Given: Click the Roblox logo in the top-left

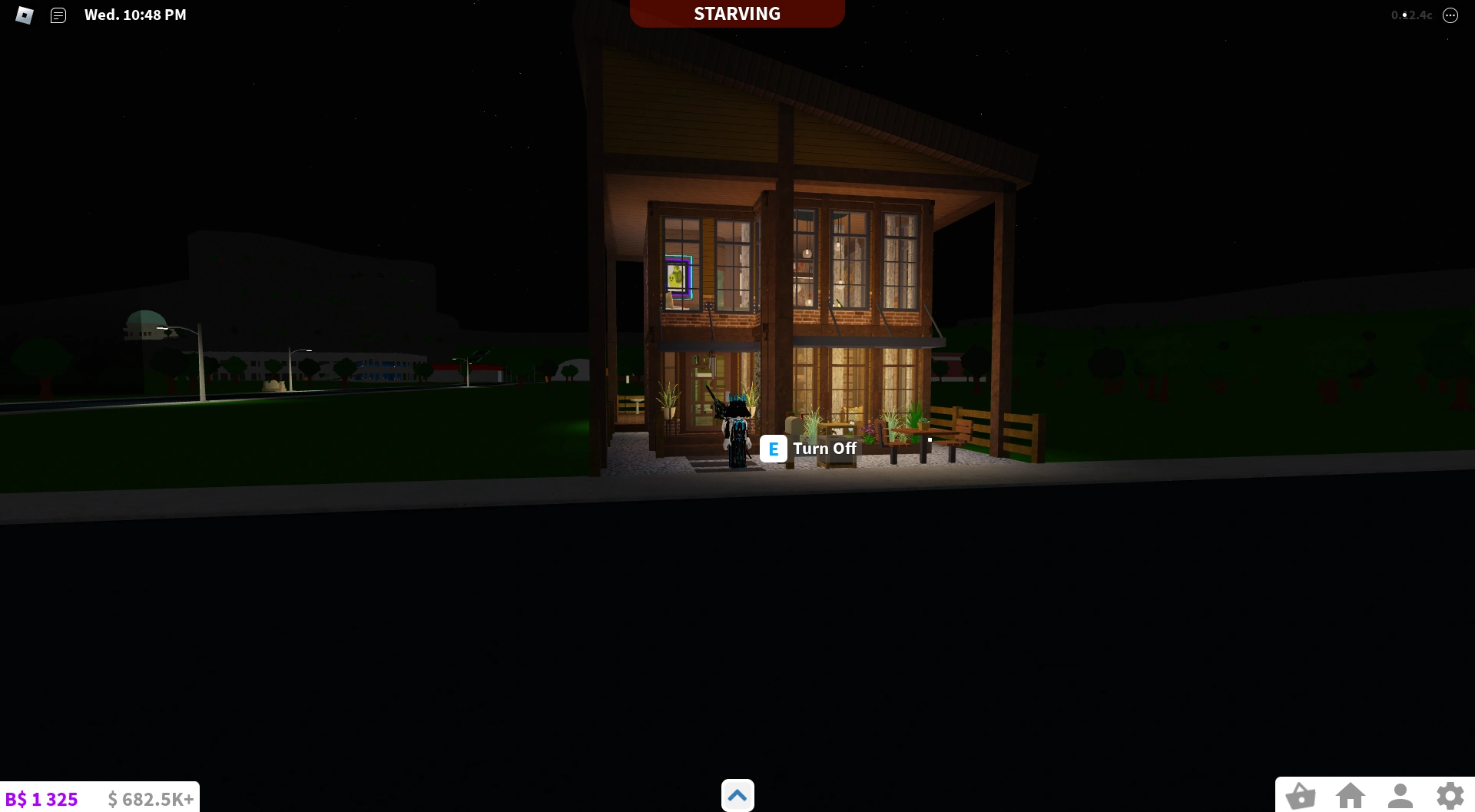Looking at the screenshot, I should coord(24,15).
